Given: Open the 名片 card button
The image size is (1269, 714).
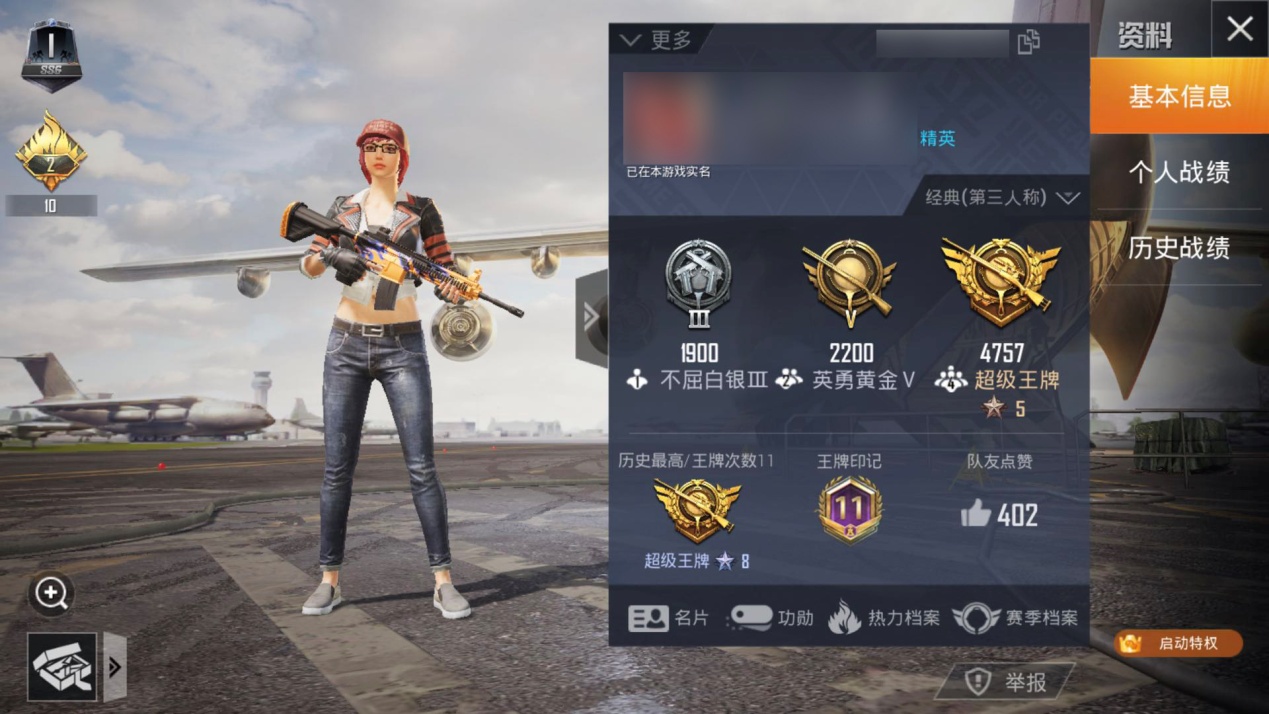Looking at the screenshot, I should point(668,618).
